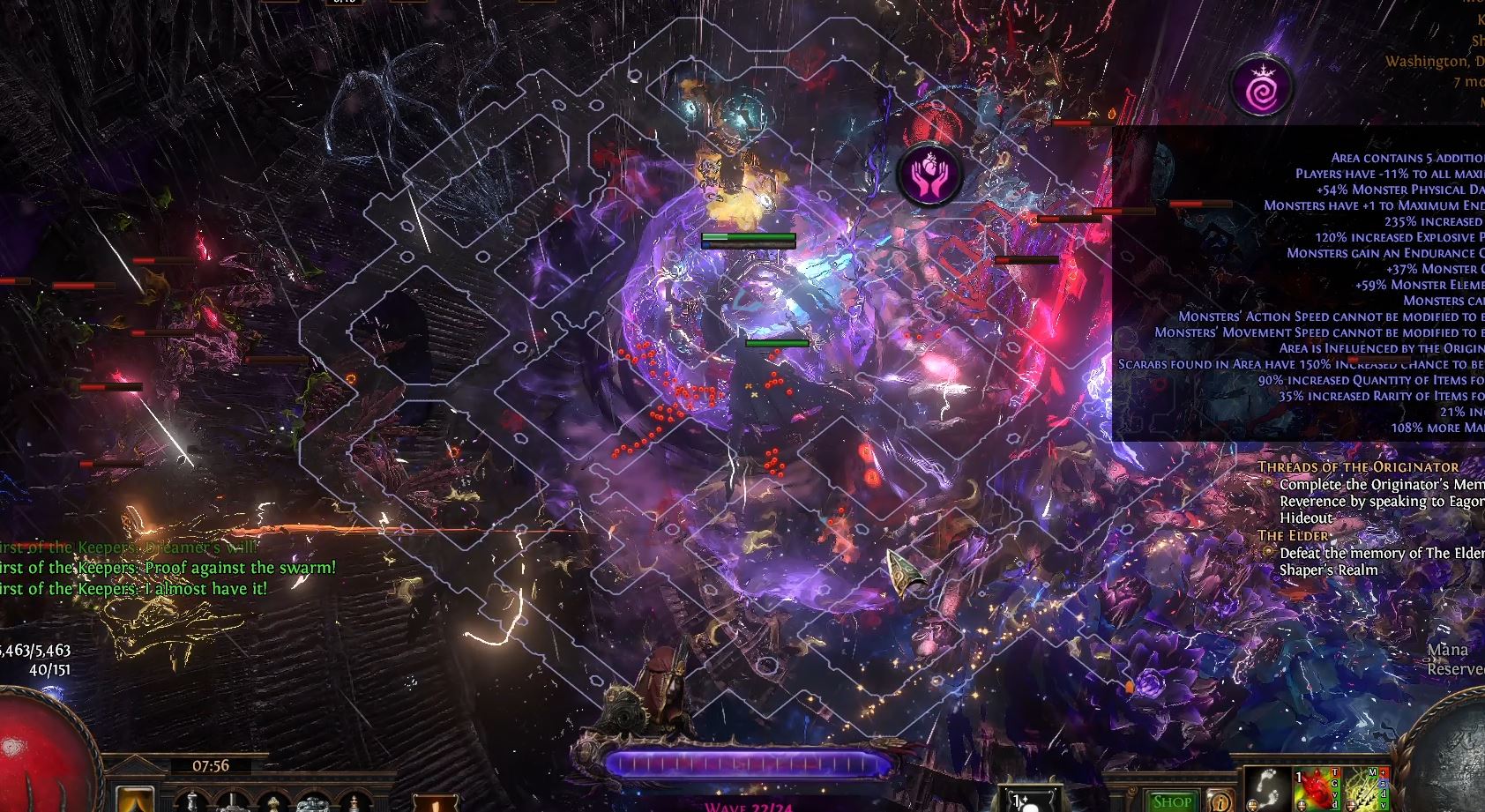Select the footprints movement skill icon

click(1264, 790)
